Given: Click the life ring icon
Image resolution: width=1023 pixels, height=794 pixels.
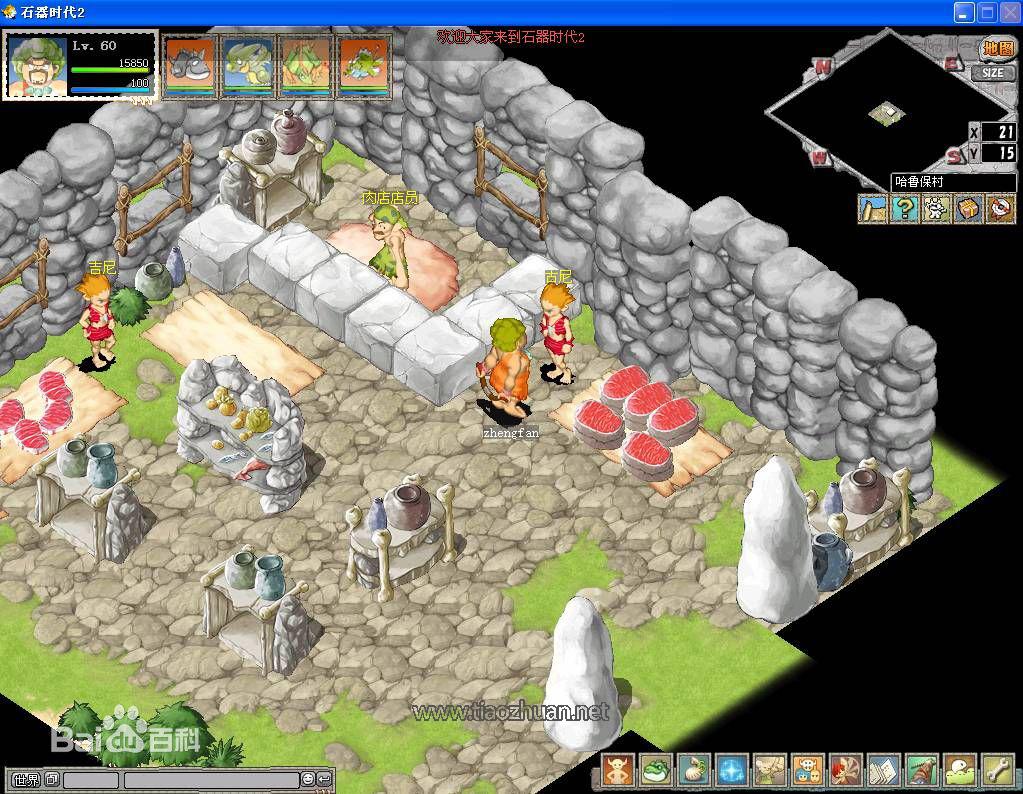Looking at the screenshot, I should click(x=1000, y=209).
